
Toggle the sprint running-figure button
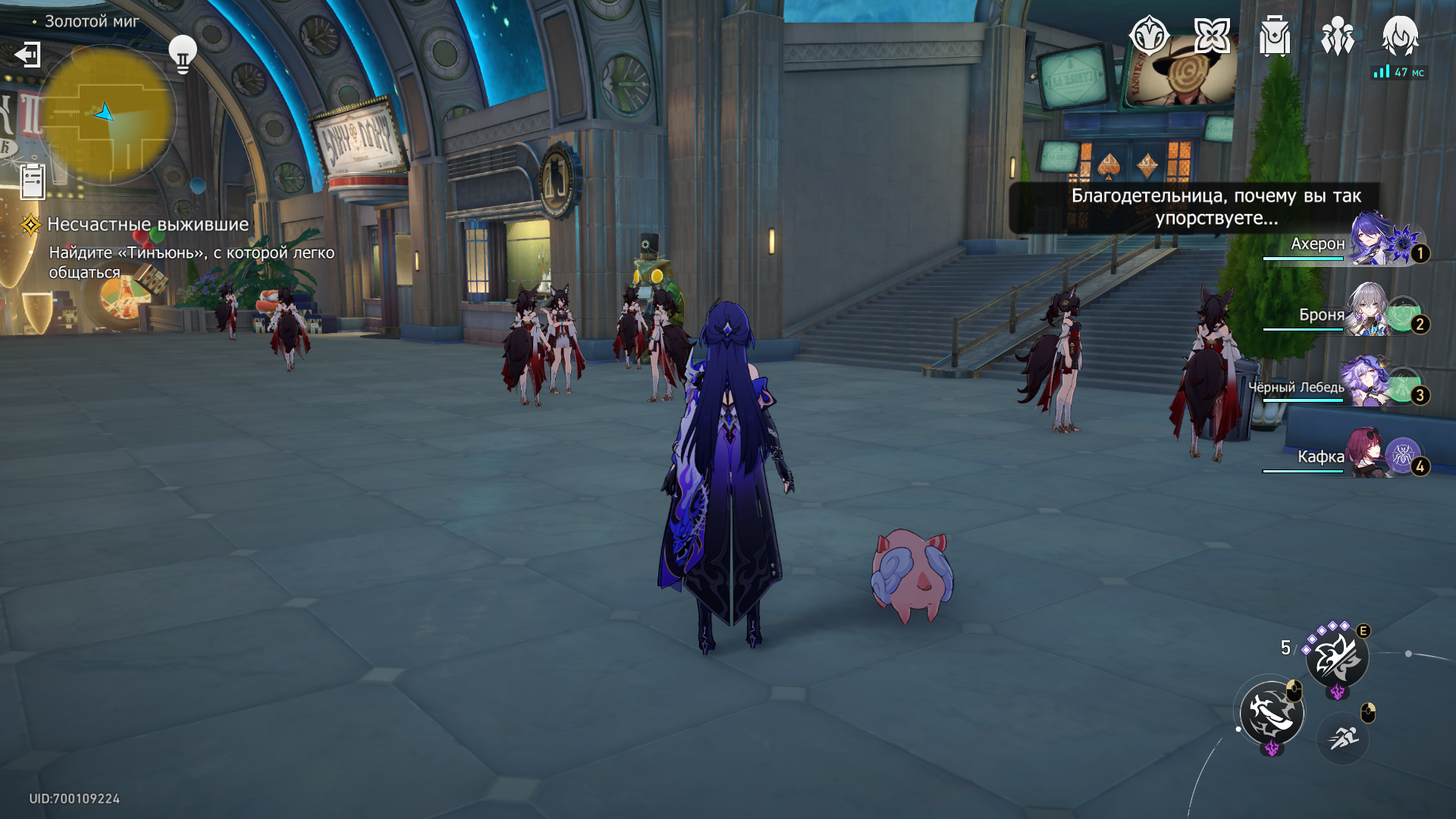pos(1343,737)
